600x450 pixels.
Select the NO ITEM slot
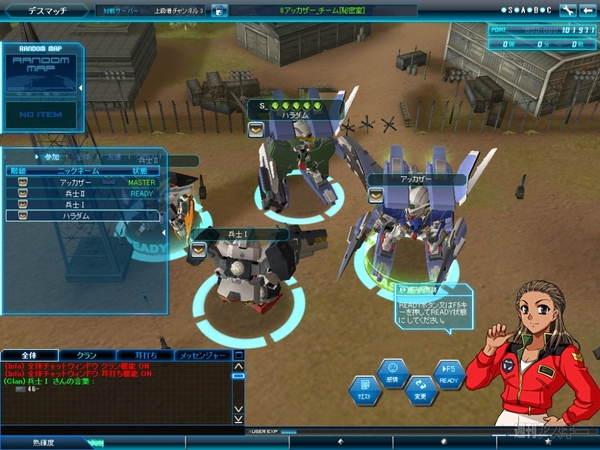tap(41, 115)
